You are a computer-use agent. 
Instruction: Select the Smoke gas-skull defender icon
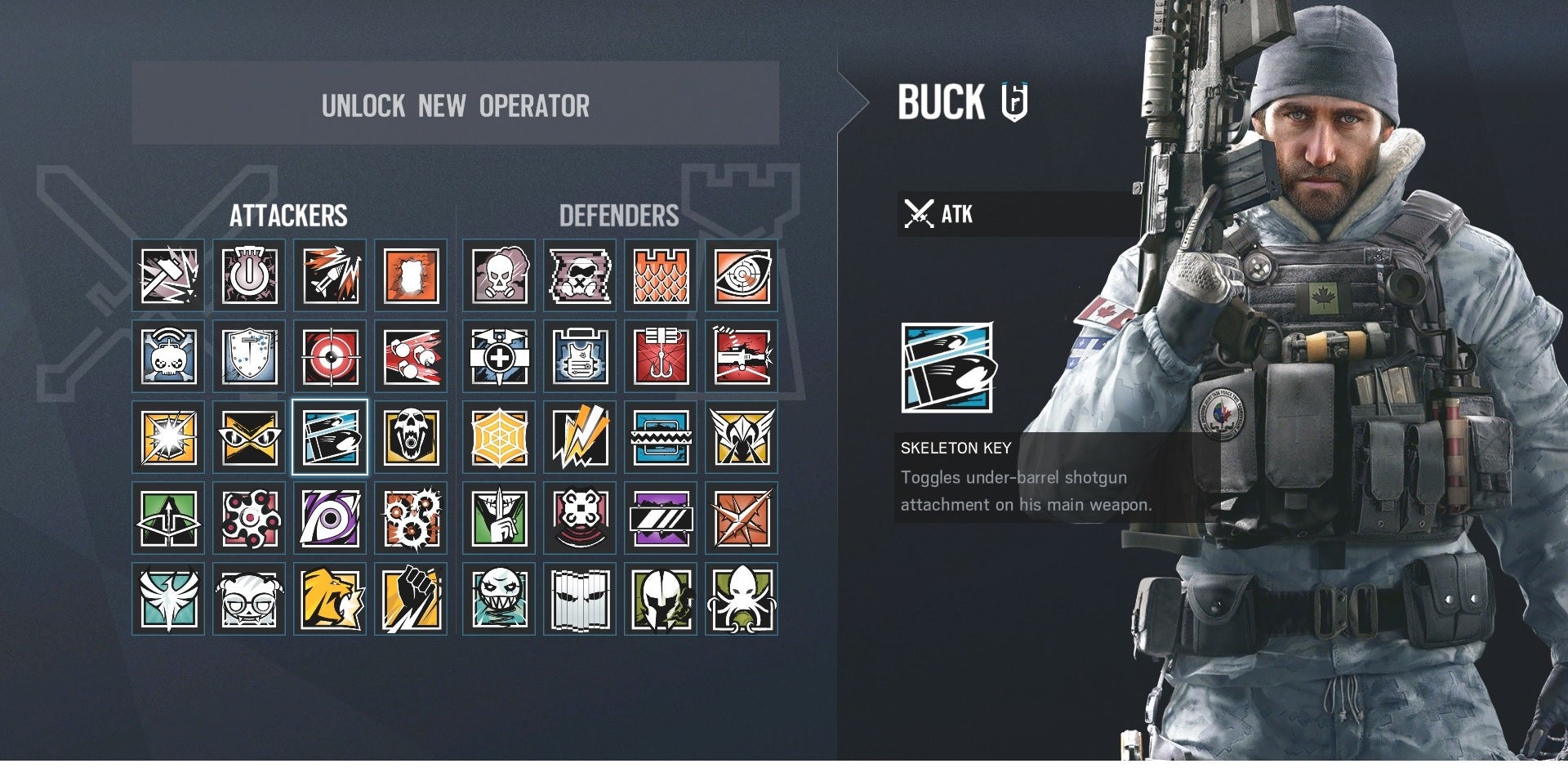(x=498, y=275)
